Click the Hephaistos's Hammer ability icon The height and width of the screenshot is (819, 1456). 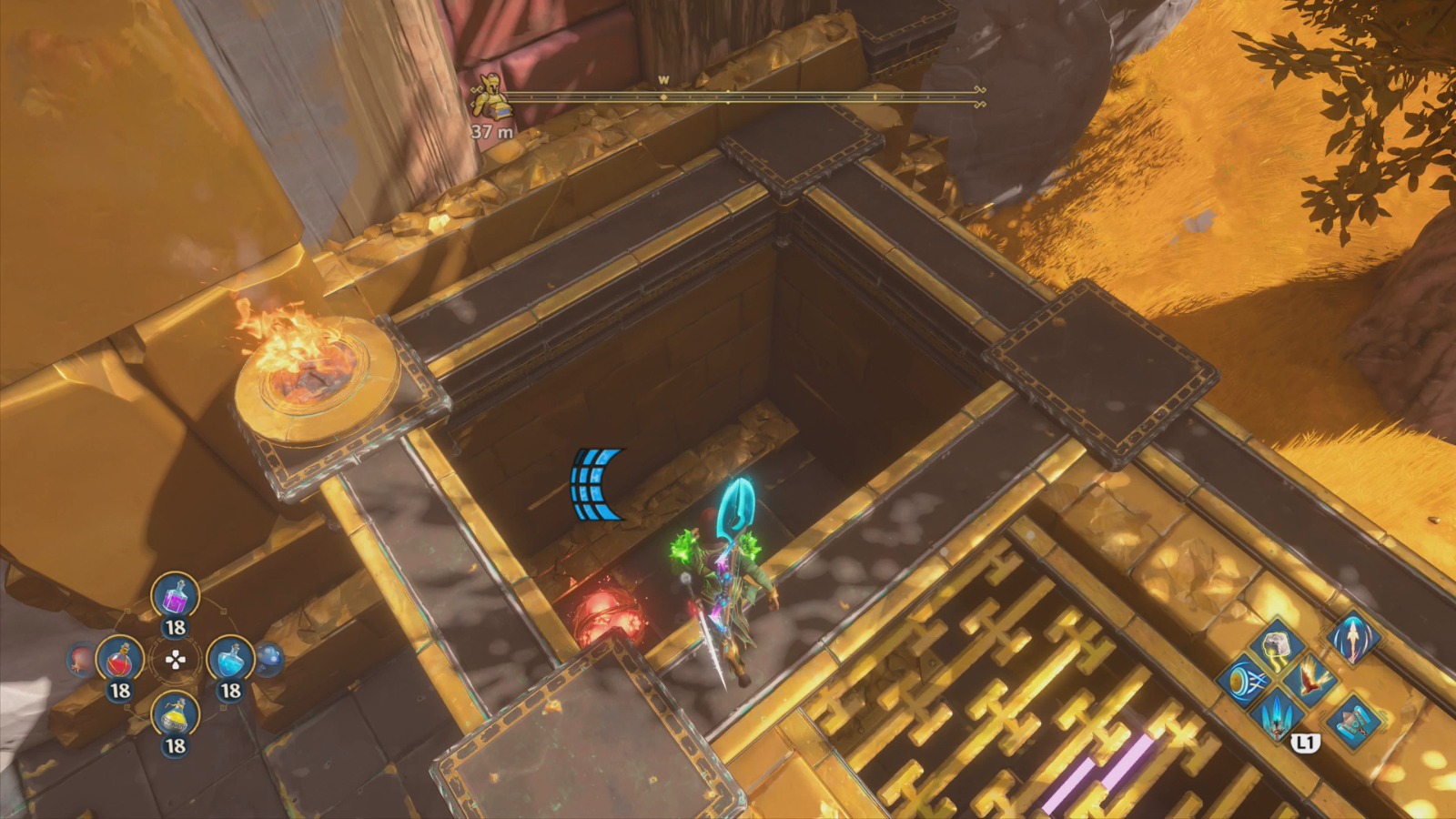click(1354, 723)
